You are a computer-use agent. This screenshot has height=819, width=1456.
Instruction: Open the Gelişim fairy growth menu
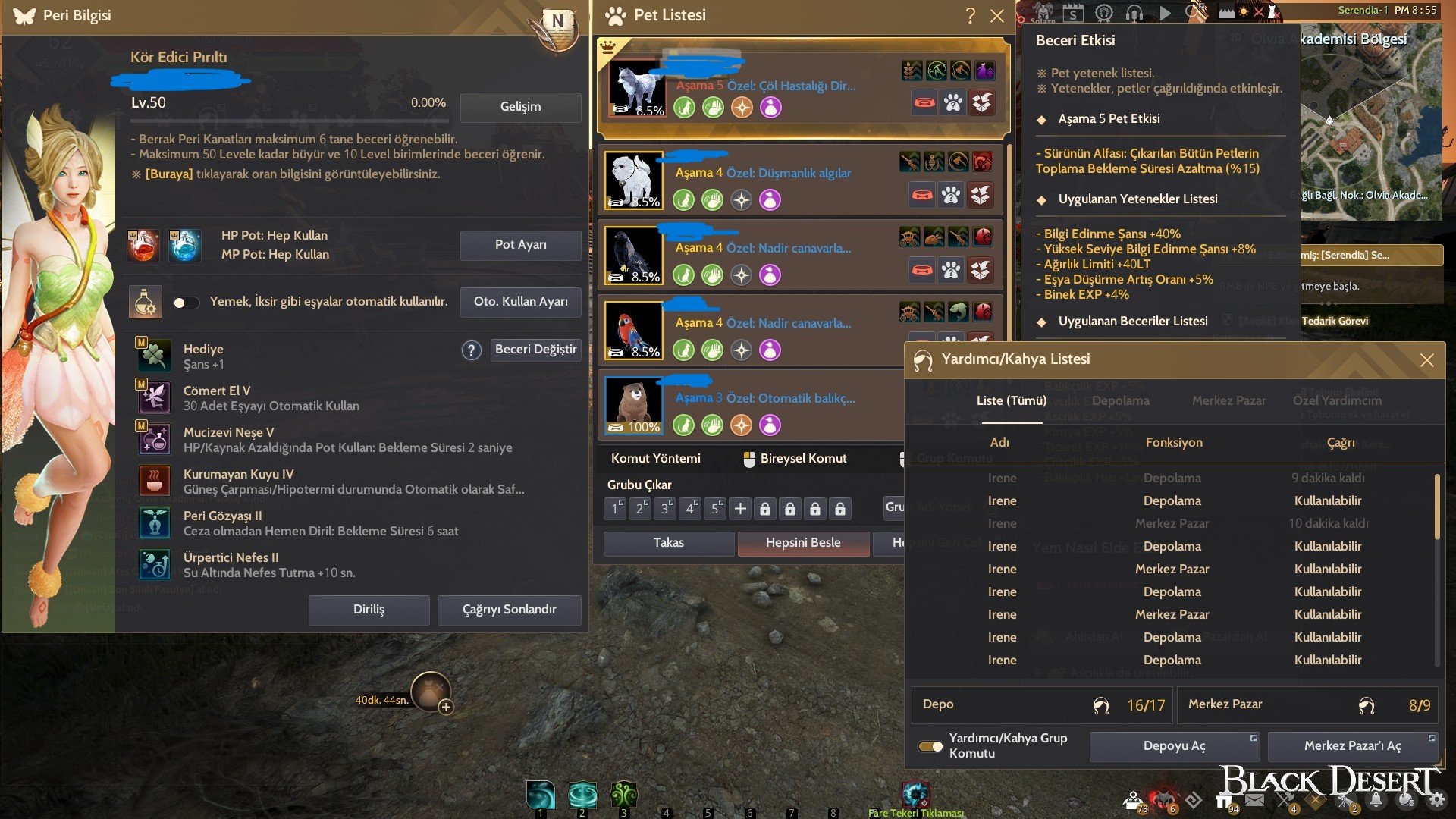(520, 107)
